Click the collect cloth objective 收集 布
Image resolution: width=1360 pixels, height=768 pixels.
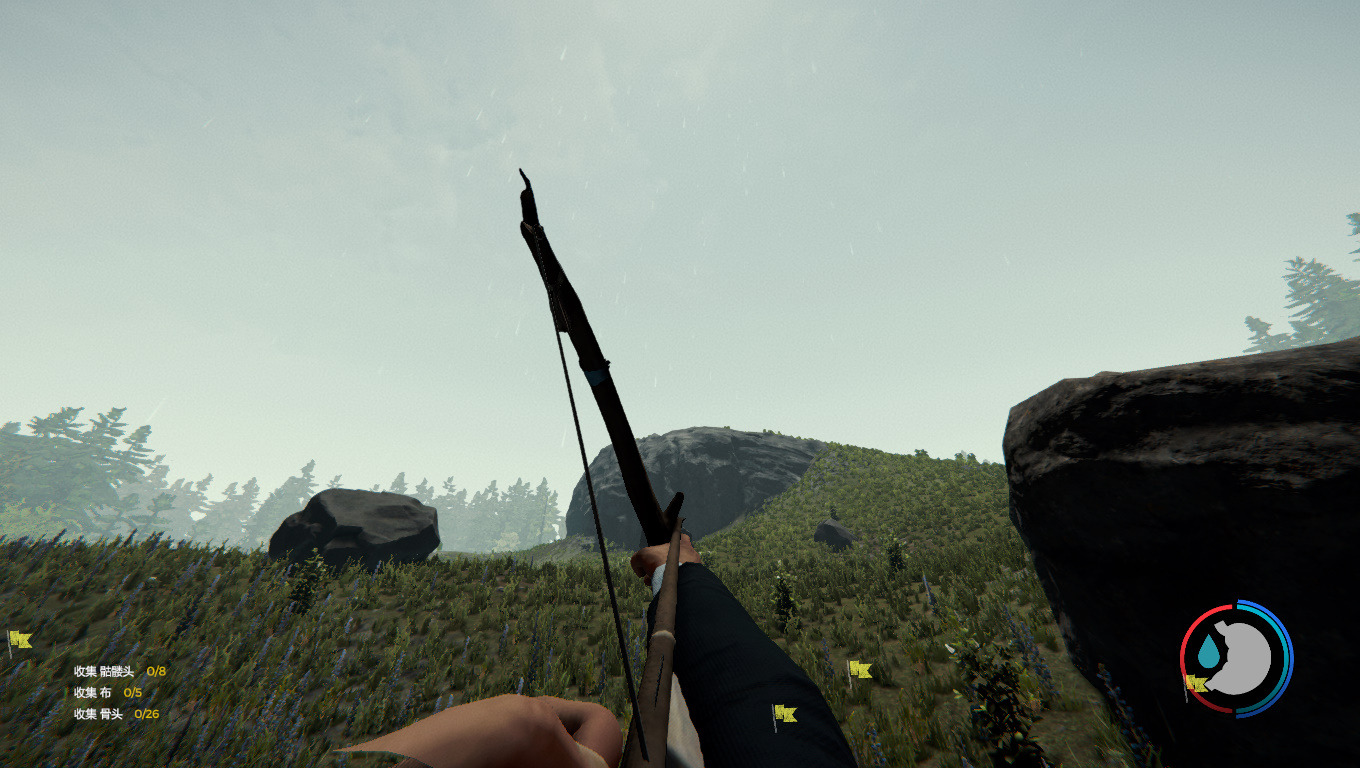tap(108, 692)
